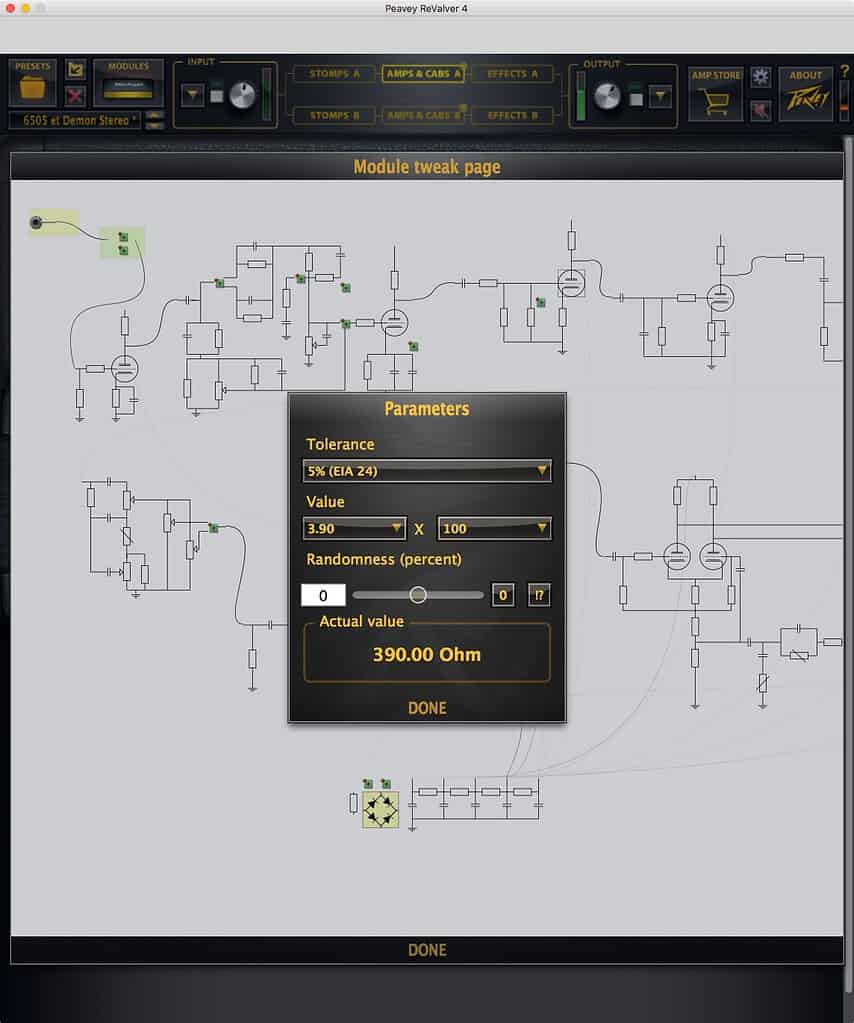Open the Tolerance dropdown showing 5% (EIA 24)
The width and height of the screenshot is (854, 1023).
[x=427, y=470]
